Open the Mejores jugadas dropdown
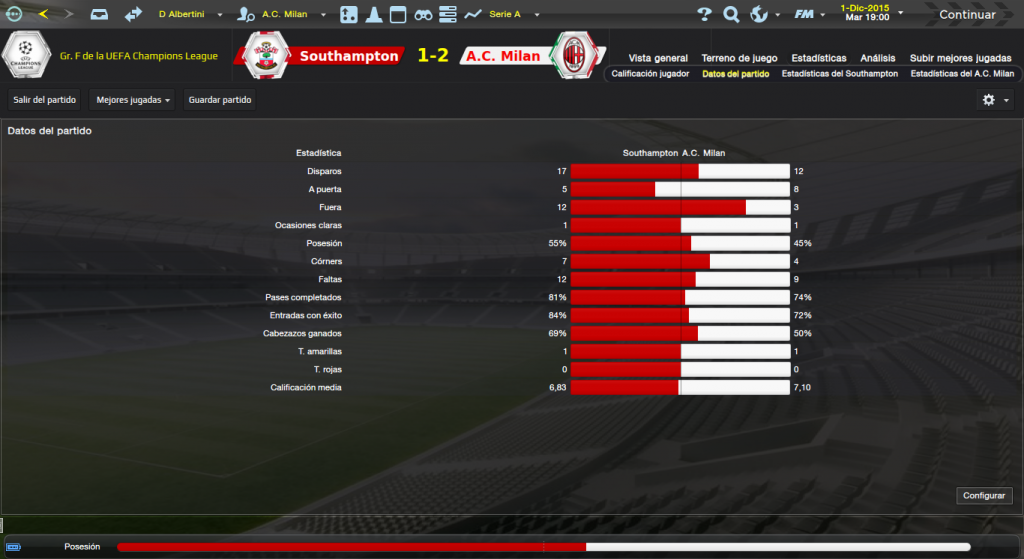The image size is (1024, 559). click(132, 100)
